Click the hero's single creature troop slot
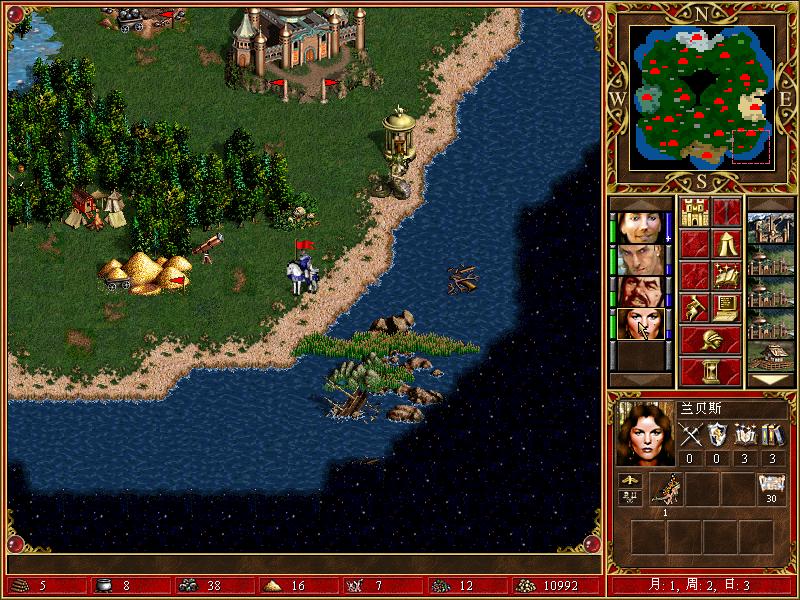Viewport: 800px width, 600px height. click(x=665, y=489)
